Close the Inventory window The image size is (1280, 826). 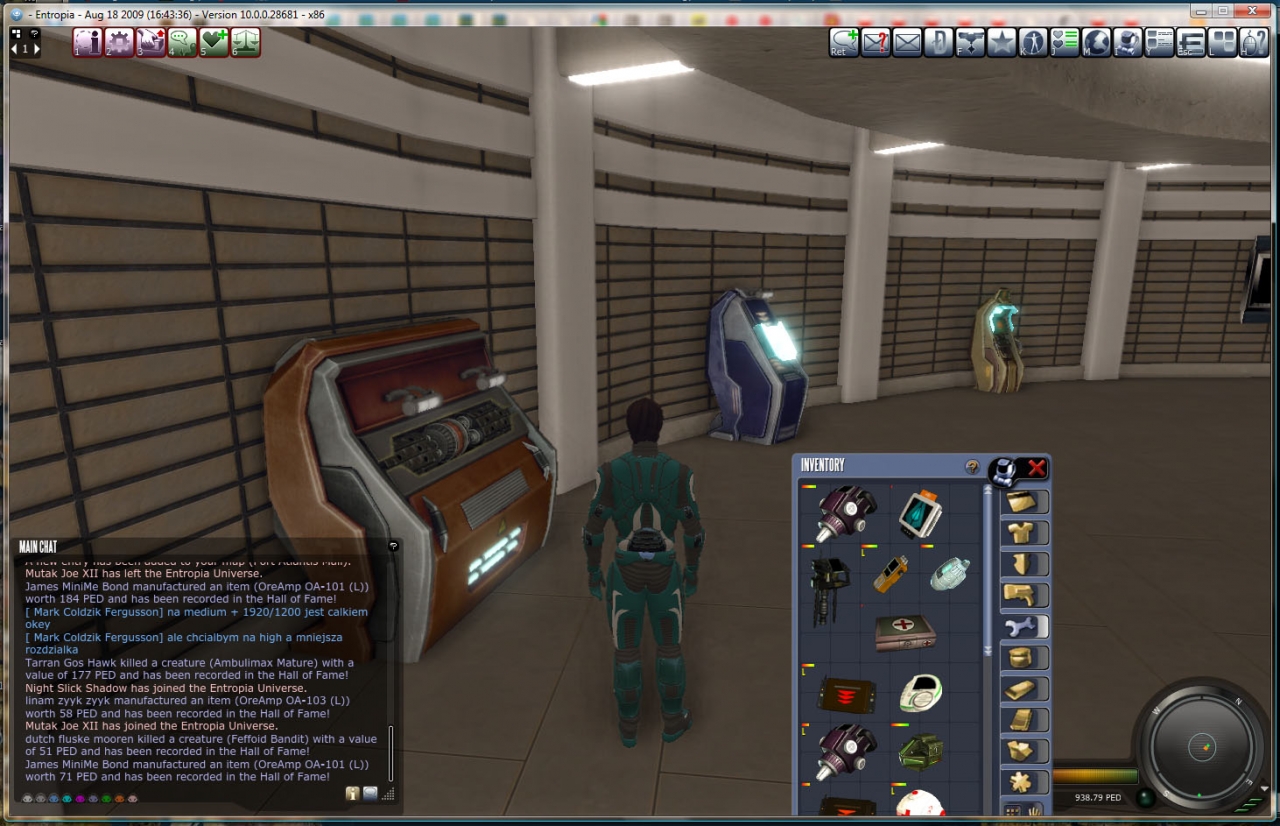tap(1037, 467)
